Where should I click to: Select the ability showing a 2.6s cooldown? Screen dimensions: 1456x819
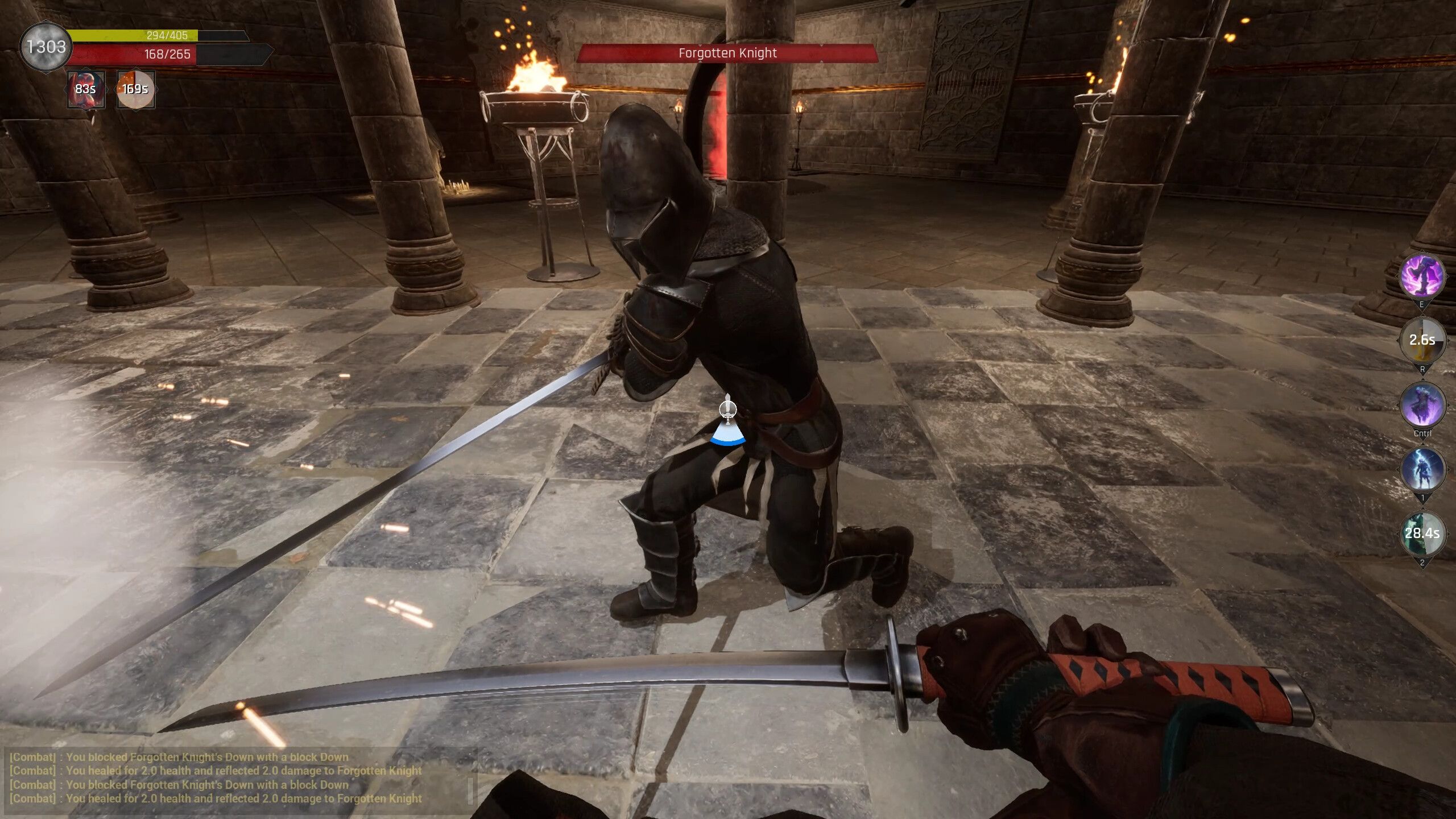click(x=1422, y=340)
